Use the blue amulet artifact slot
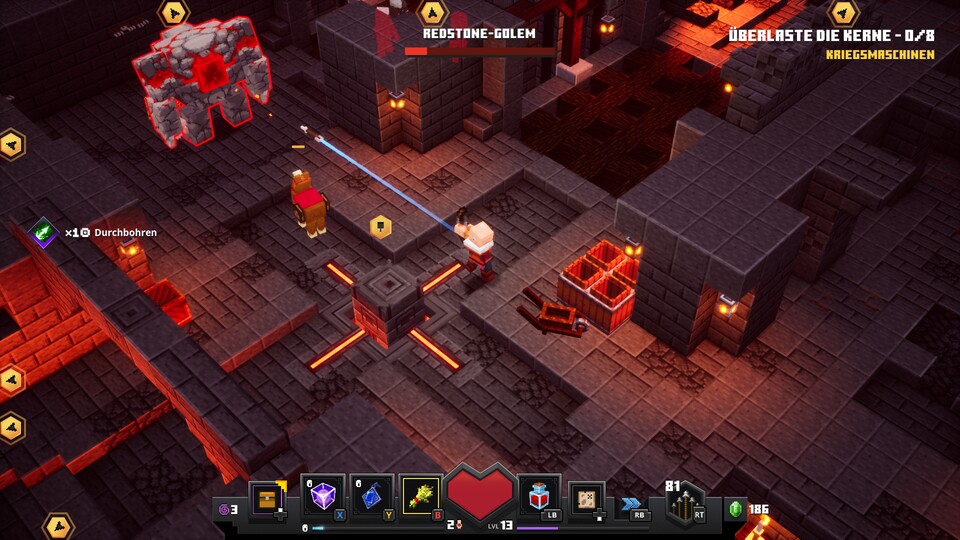The image size is (960, 540). tap(372, 496)
